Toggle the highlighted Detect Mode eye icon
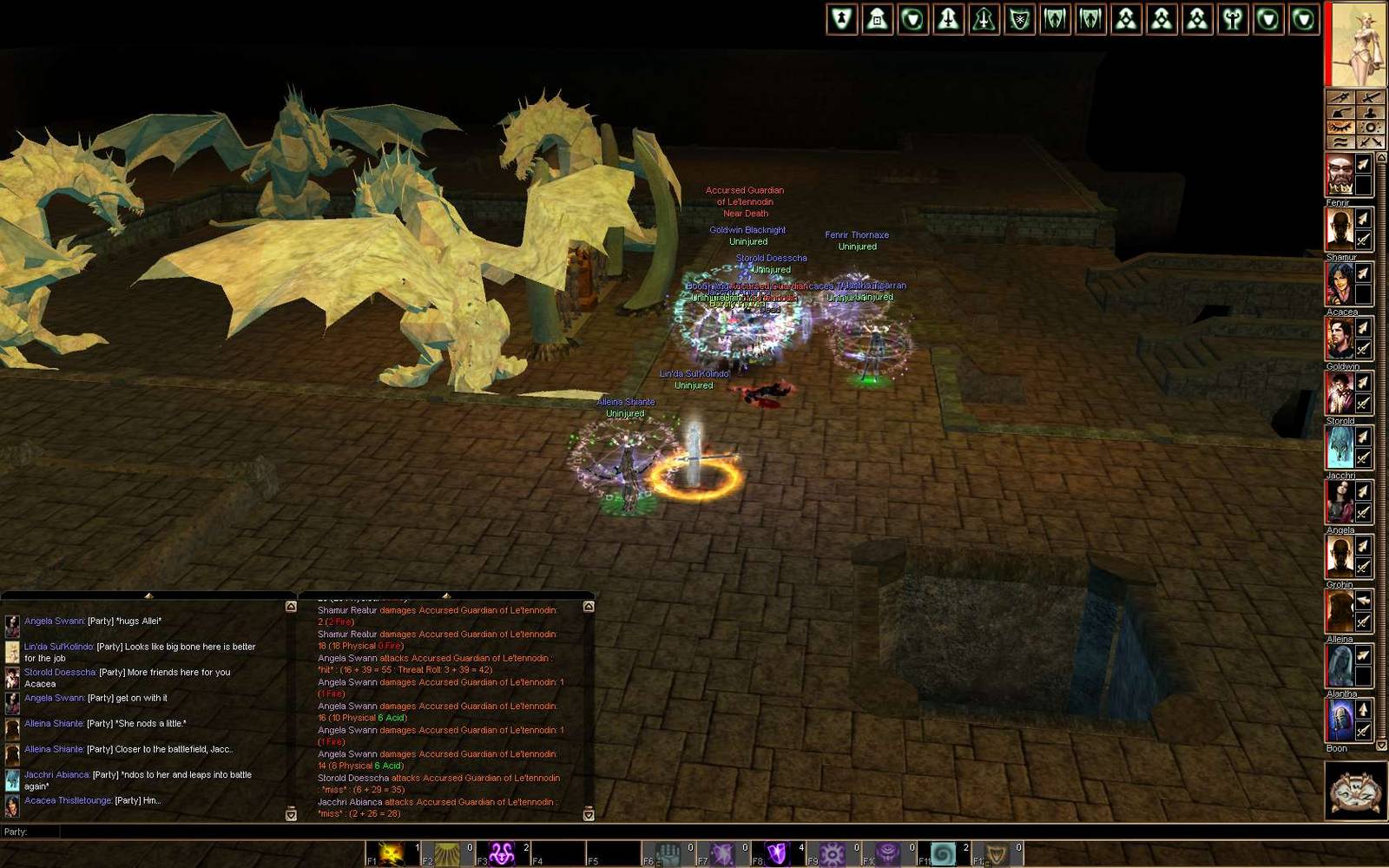This screenshot has width=1389, height=868. pyautogui.click(x=1340, y=128)
